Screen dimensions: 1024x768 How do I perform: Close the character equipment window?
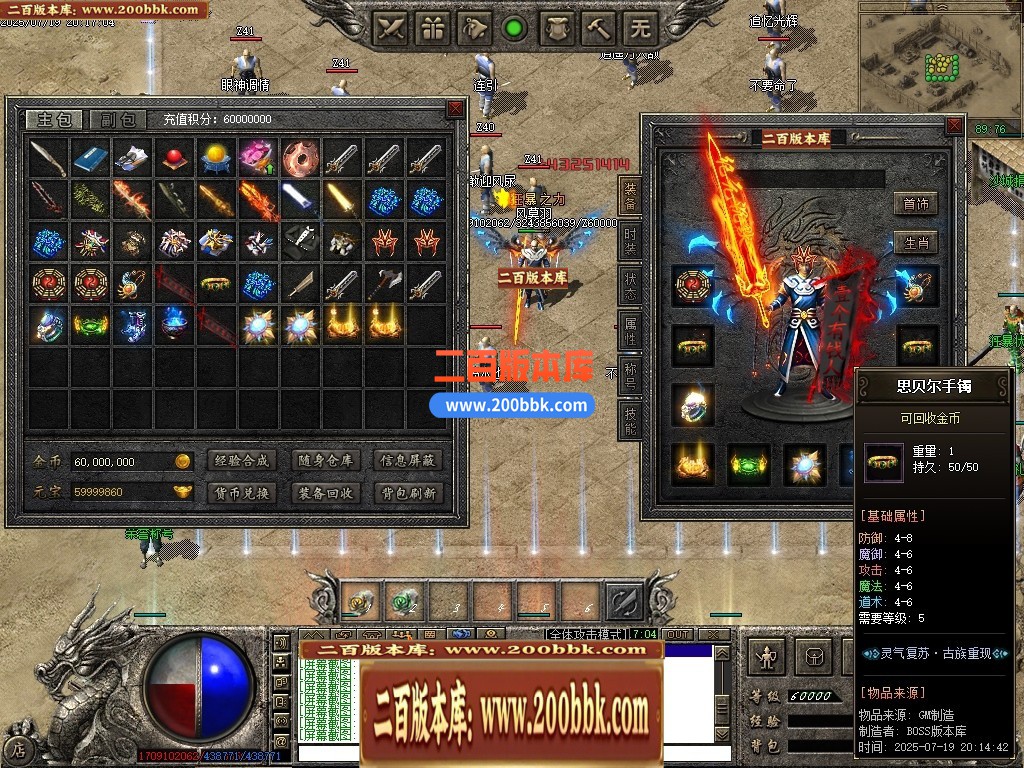click(x=955, y=126)
